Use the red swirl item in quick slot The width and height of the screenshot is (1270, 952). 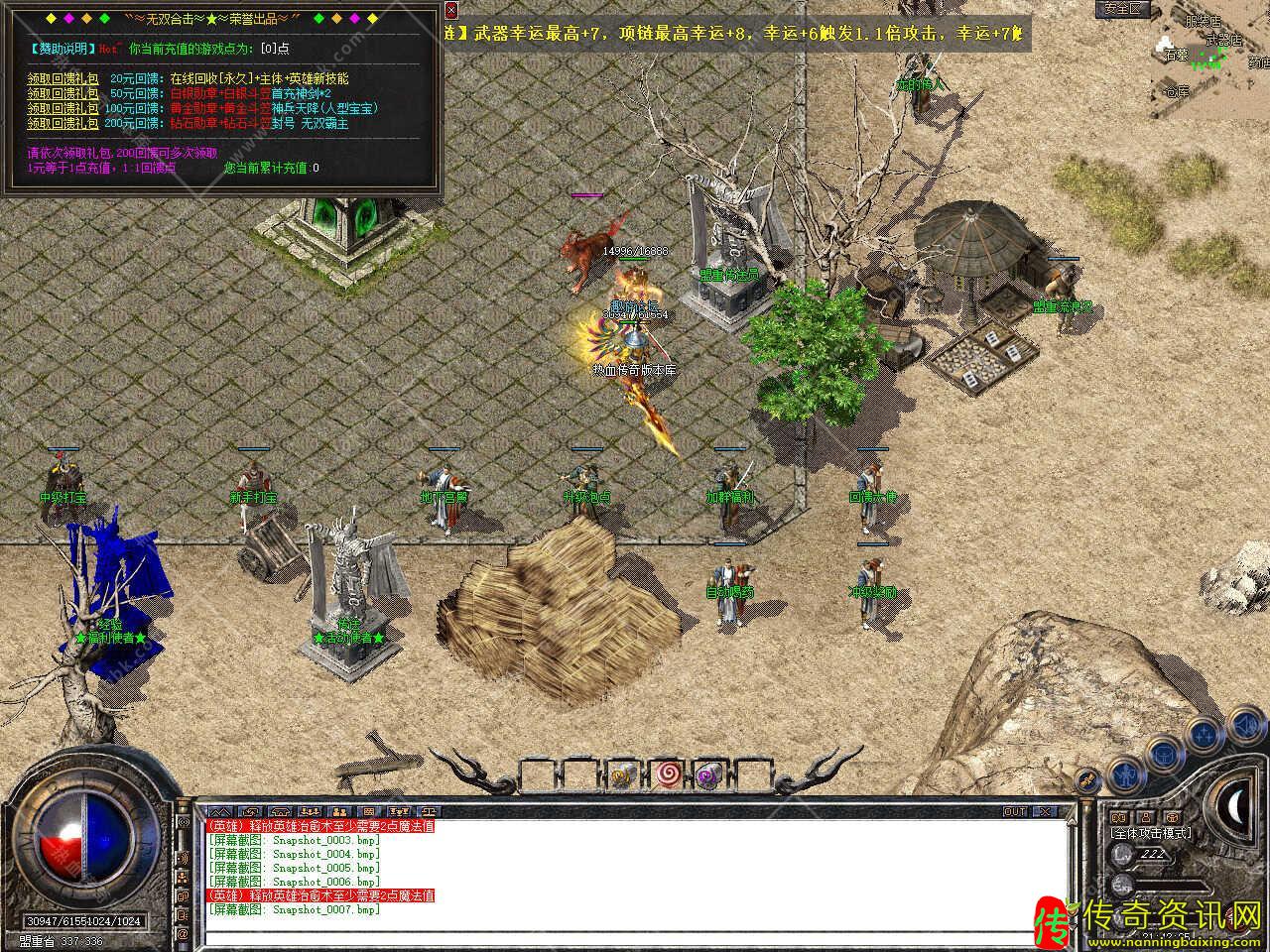pyautogui.click(x=666, y=775)
